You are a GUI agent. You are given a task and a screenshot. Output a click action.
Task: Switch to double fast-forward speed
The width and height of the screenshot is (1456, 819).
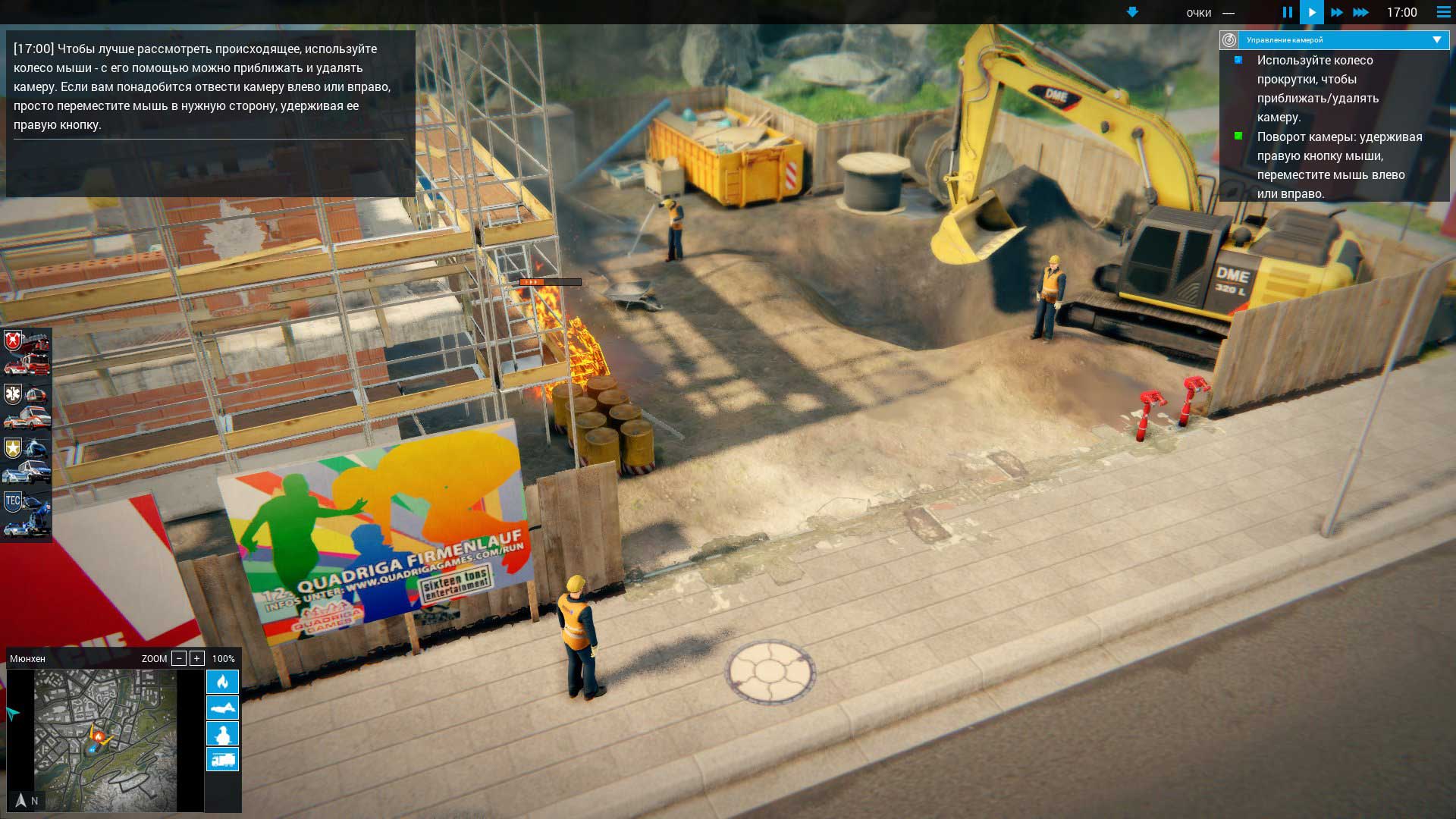coord(1336,12)
